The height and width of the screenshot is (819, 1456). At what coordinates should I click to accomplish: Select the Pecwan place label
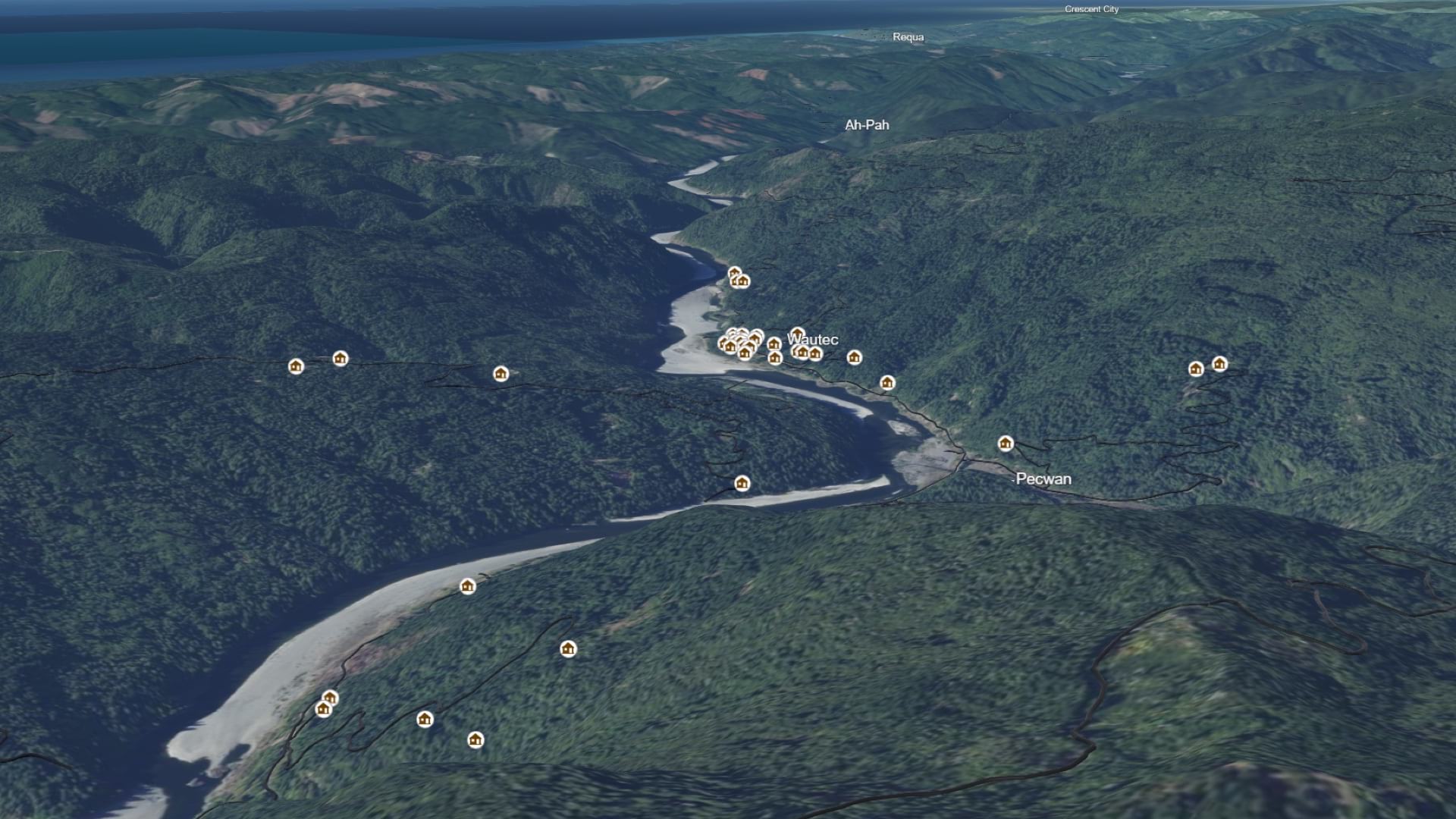[1043, 479]
